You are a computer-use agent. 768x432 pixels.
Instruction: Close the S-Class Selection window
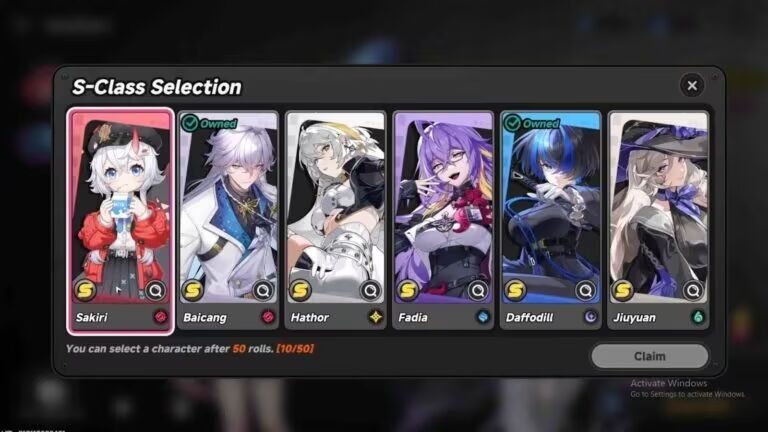point(691,86)
